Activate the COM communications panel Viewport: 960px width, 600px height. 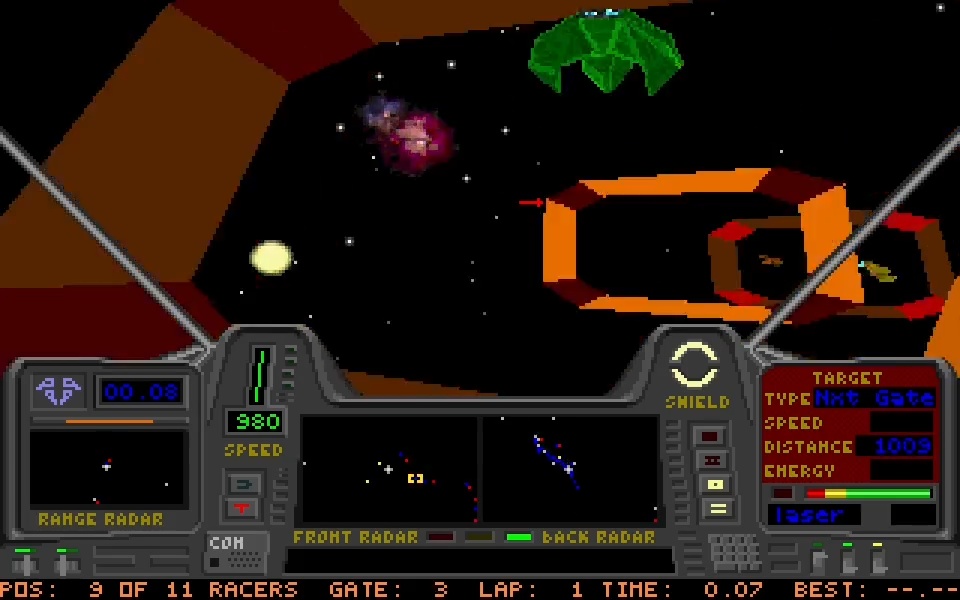[237, 552]
